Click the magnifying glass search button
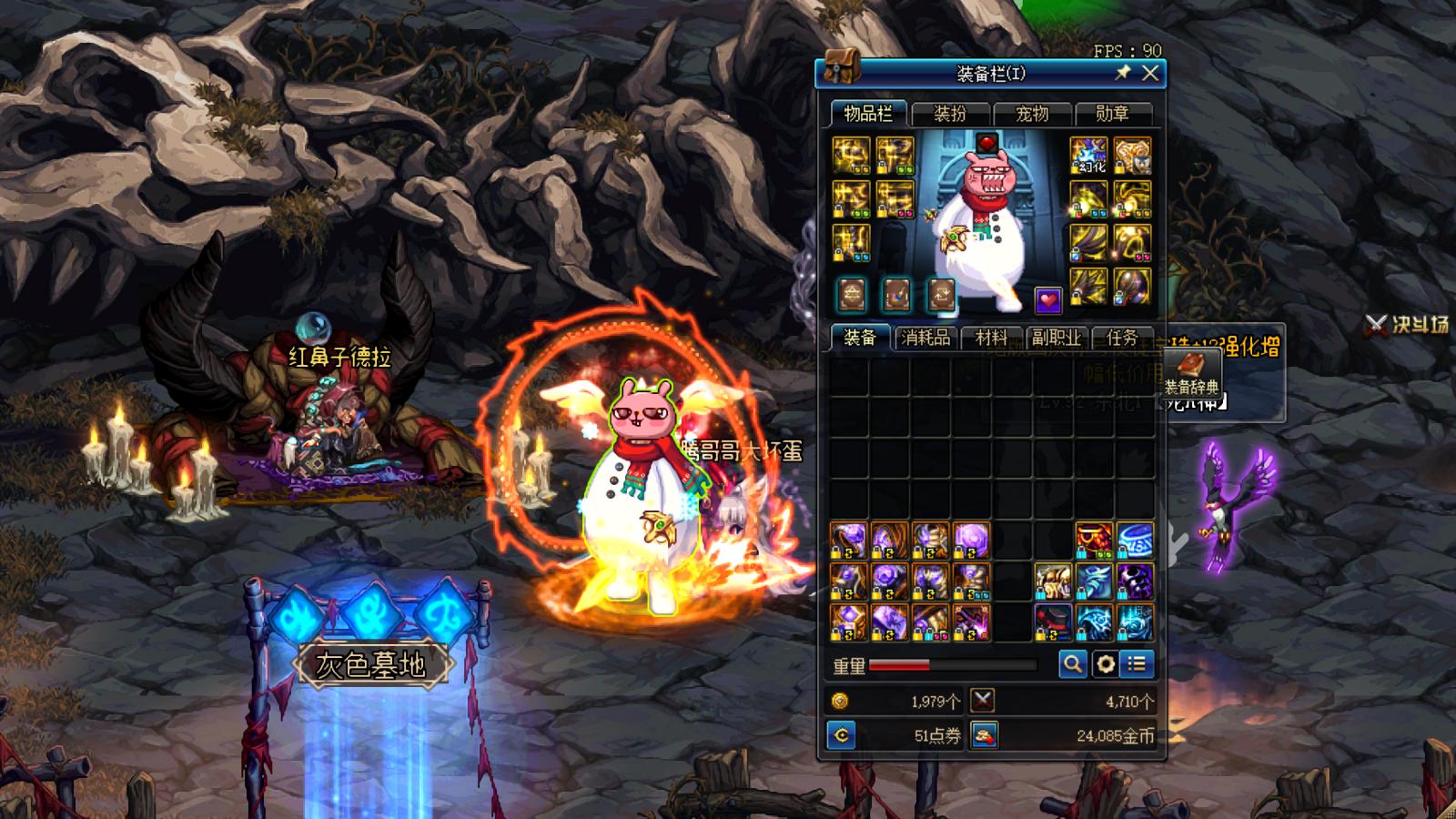1456x819 pixels. tap(1073, 664)
